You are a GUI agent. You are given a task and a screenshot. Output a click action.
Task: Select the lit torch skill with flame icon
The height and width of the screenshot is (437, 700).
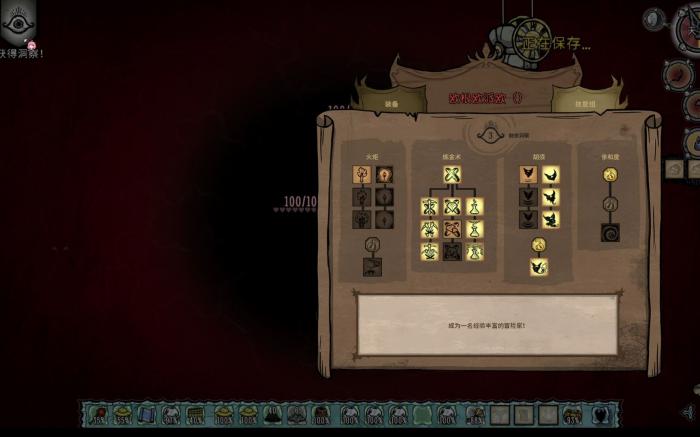361,175
